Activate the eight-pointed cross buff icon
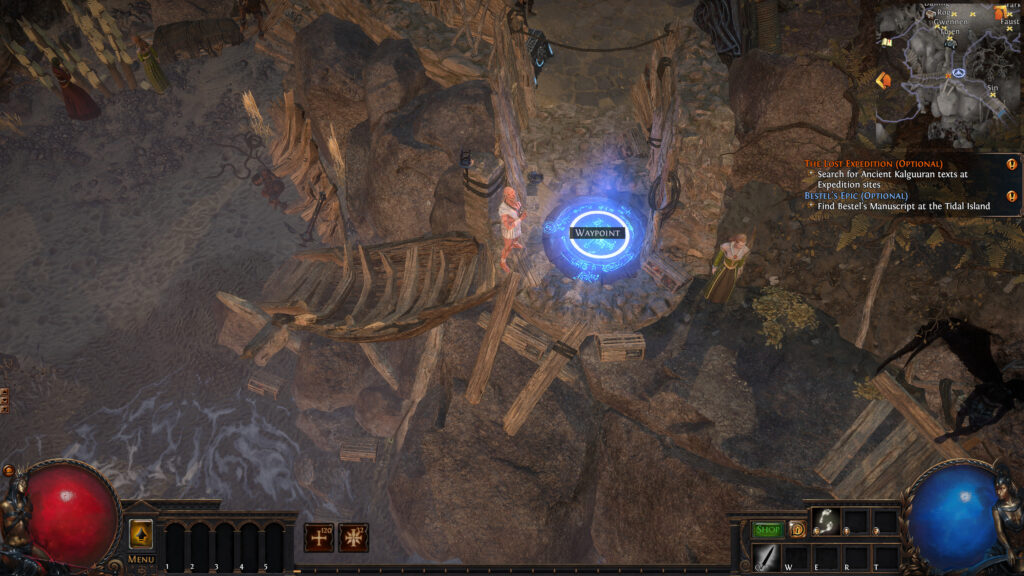The height and width of the screenshot is (576, 1024). 353,537
